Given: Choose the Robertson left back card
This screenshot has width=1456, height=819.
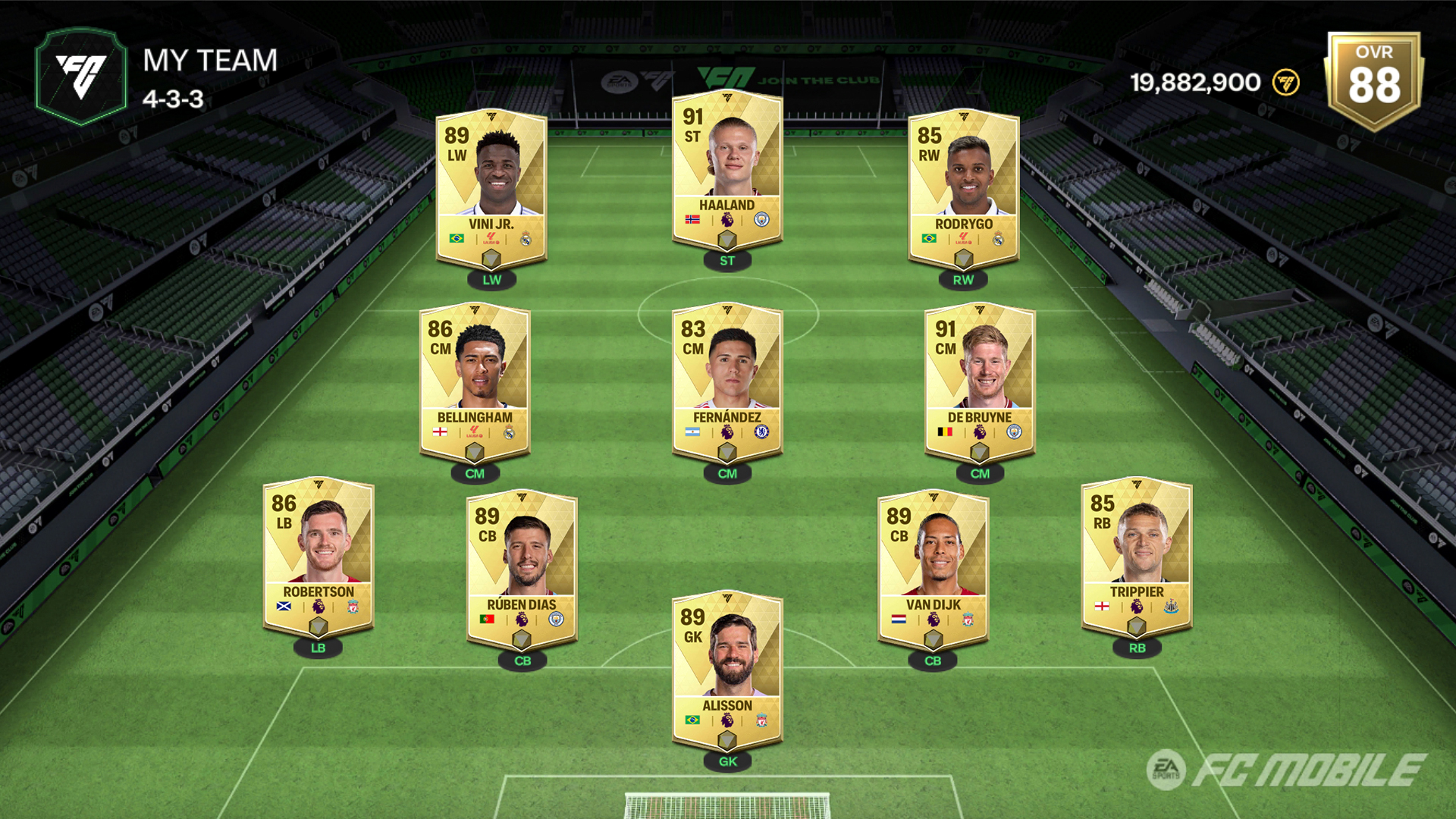Looking at the screenshot, I should click(318, 557).
